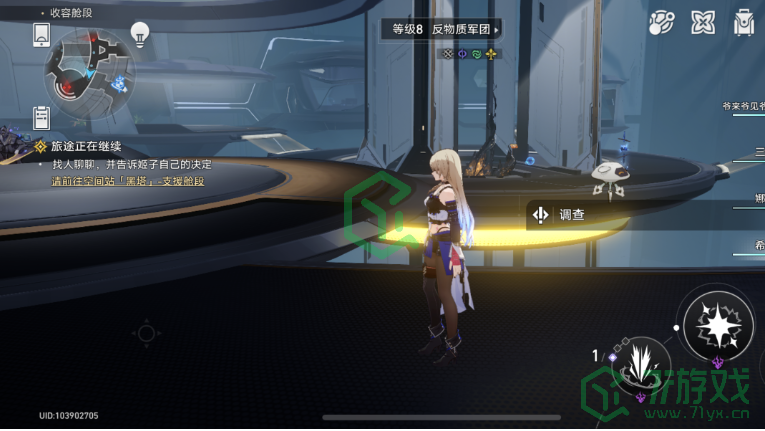
Task: Open the phone menu icon
Action: point(41,35)
